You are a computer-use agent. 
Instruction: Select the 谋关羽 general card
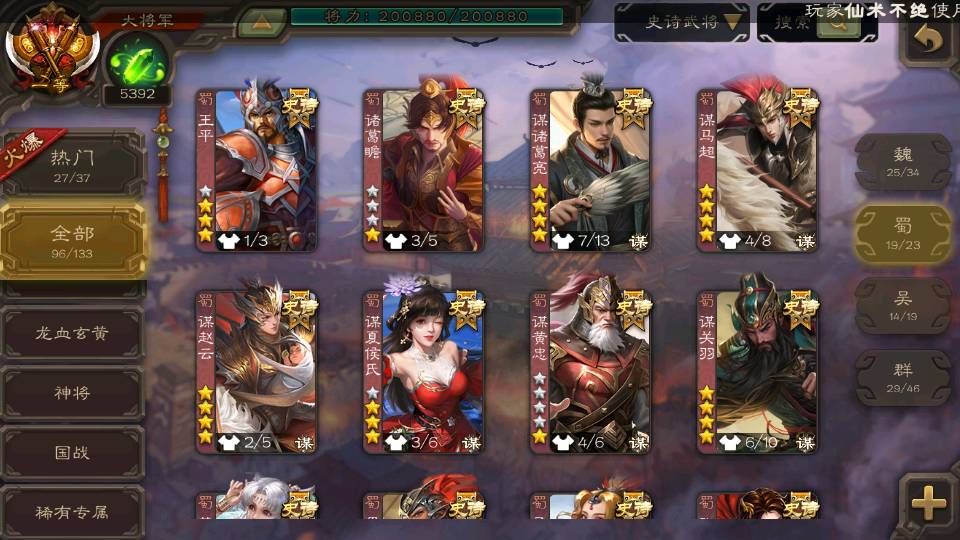tap(758, 371)
